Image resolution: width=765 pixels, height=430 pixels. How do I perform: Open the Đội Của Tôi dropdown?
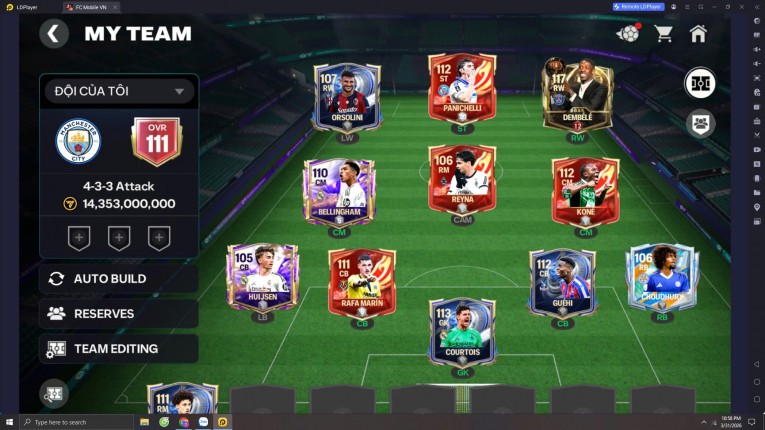(118, 91)
